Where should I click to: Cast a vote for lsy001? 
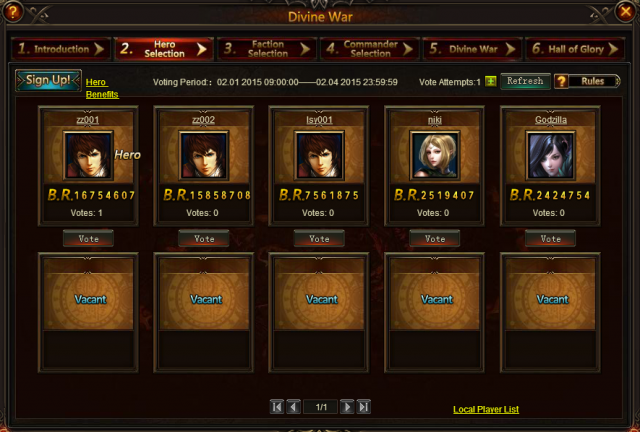pos(319,239)
